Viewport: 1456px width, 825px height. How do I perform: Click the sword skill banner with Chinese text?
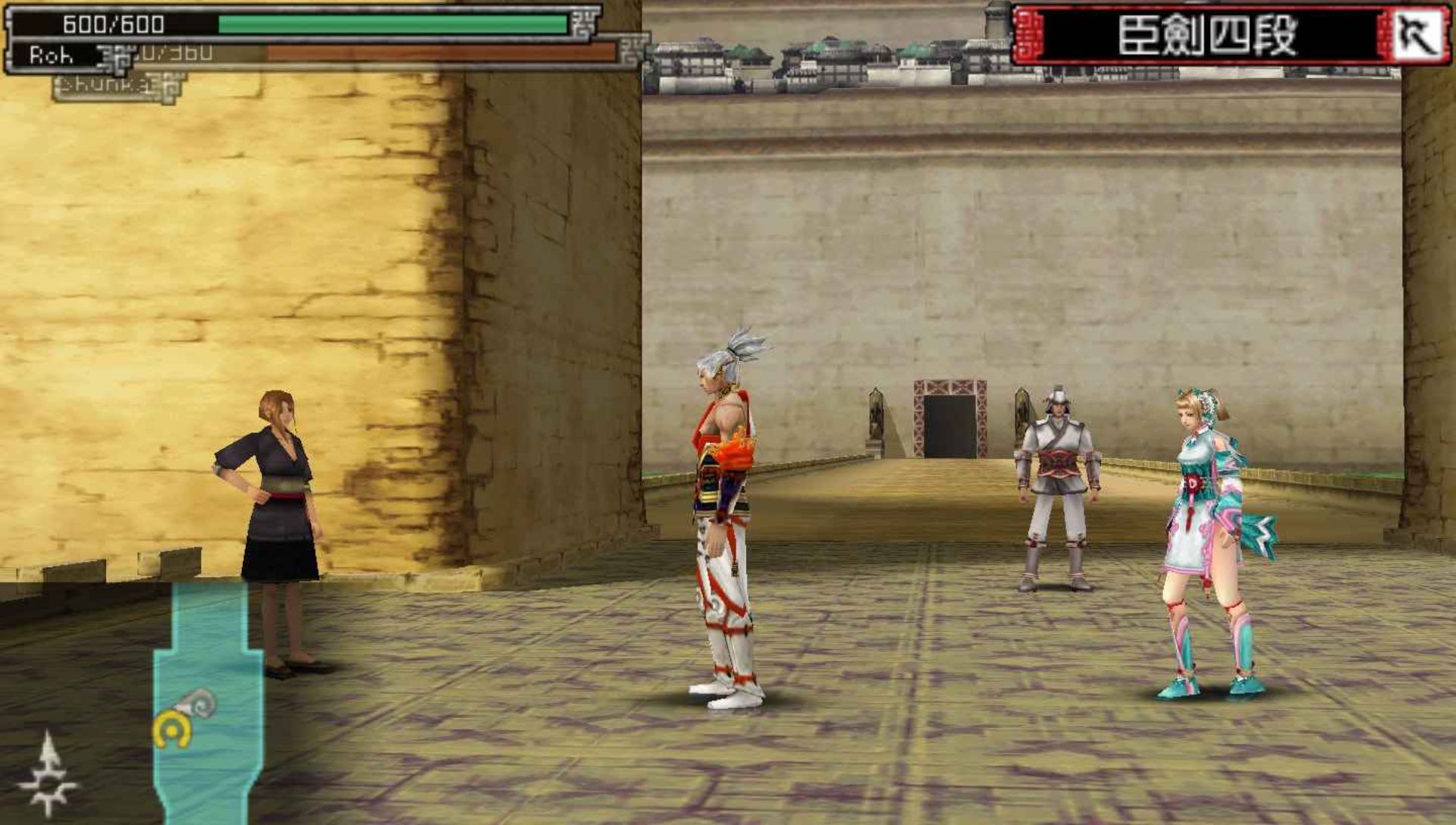[x=1207, y=35]
